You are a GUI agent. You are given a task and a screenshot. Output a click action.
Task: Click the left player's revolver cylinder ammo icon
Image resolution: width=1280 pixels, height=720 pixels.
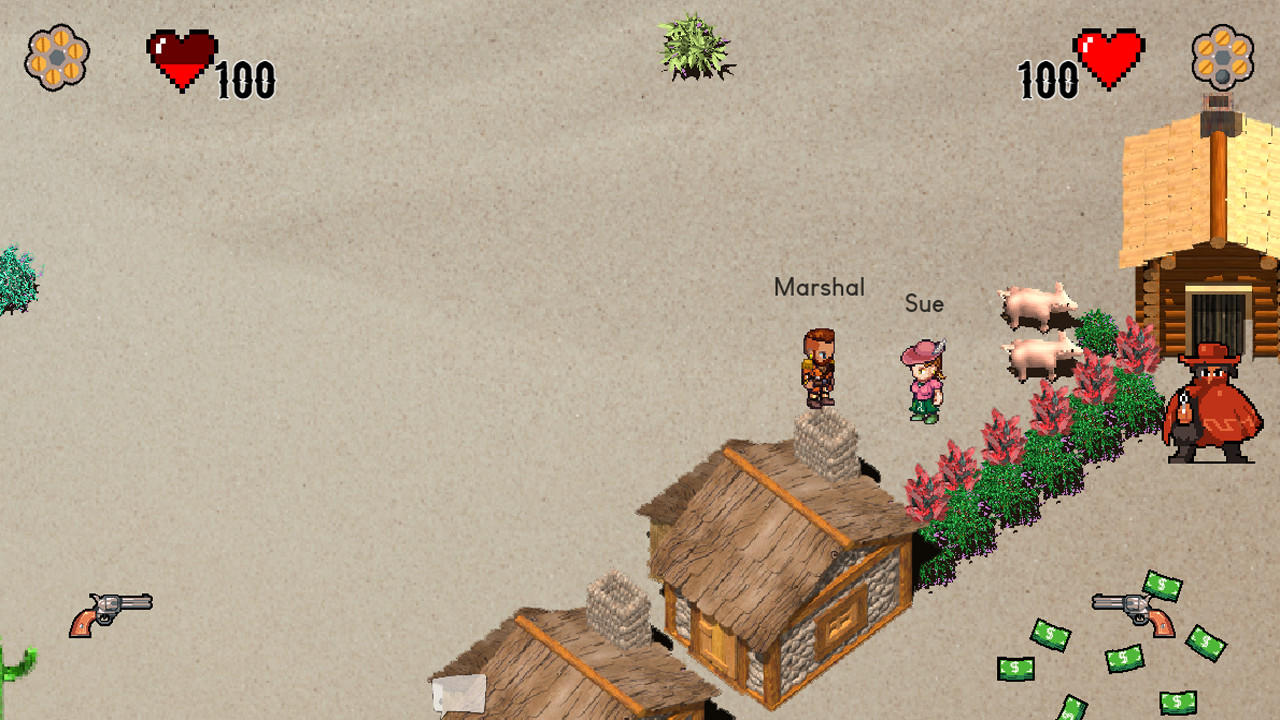point(57,57)
